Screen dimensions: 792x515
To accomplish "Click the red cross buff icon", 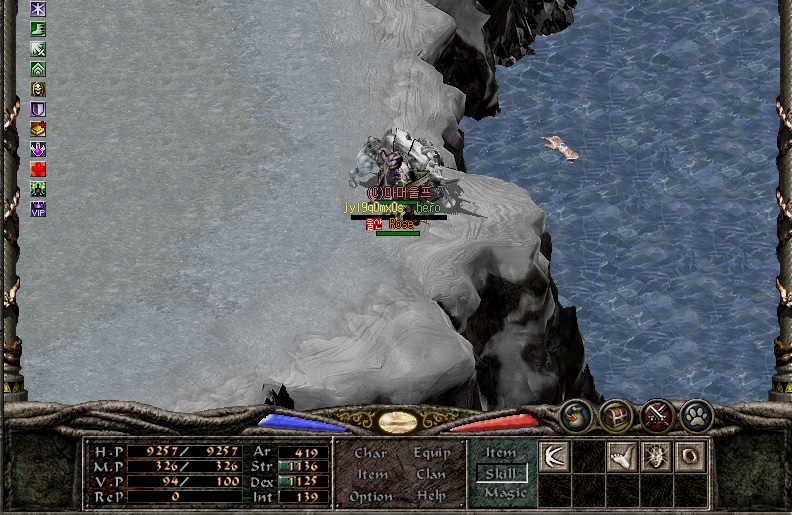I will coord(38,169).
